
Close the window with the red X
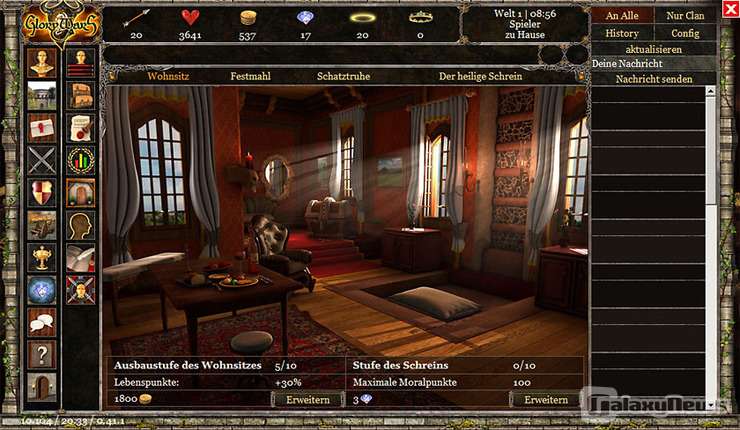click(728, 10)
